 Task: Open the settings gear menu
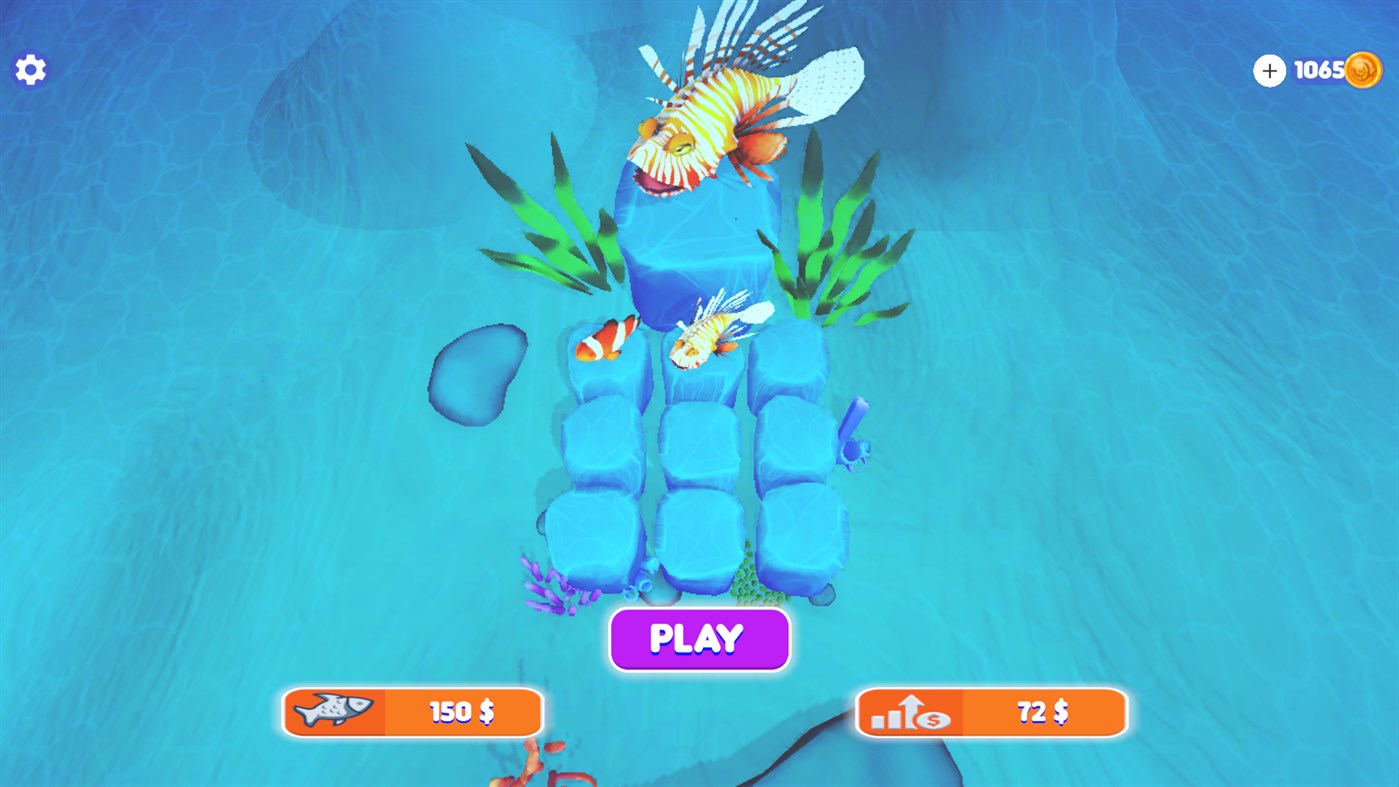30,68
